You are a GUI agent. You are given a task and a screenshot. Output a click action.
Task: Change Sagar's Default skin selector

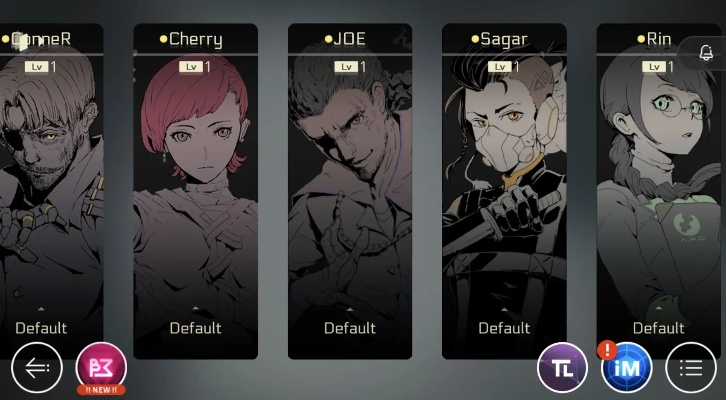[x=503, y=327]
